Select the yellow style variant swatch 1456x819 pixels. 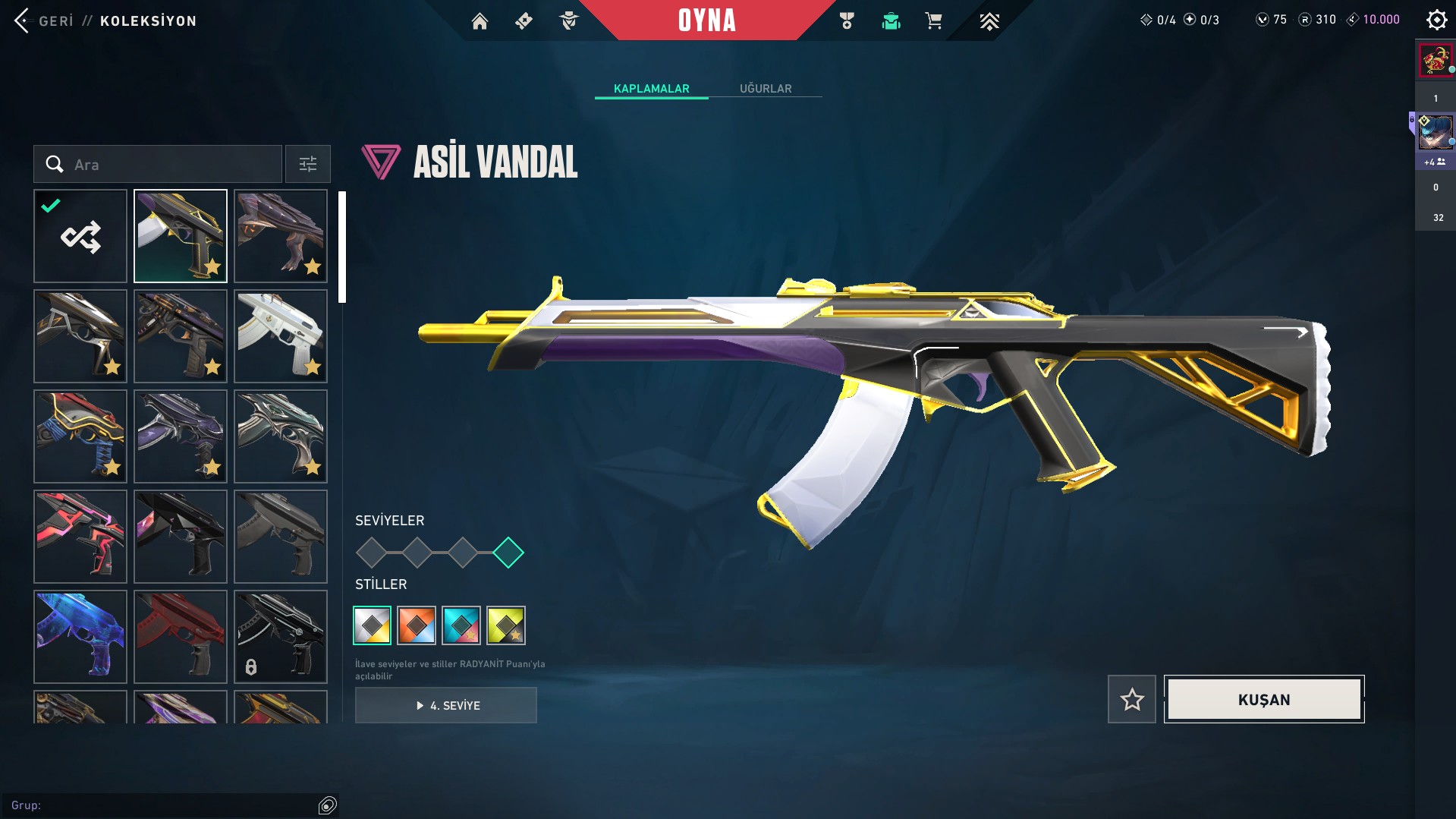pyautogui.click(x=506, y=625)
